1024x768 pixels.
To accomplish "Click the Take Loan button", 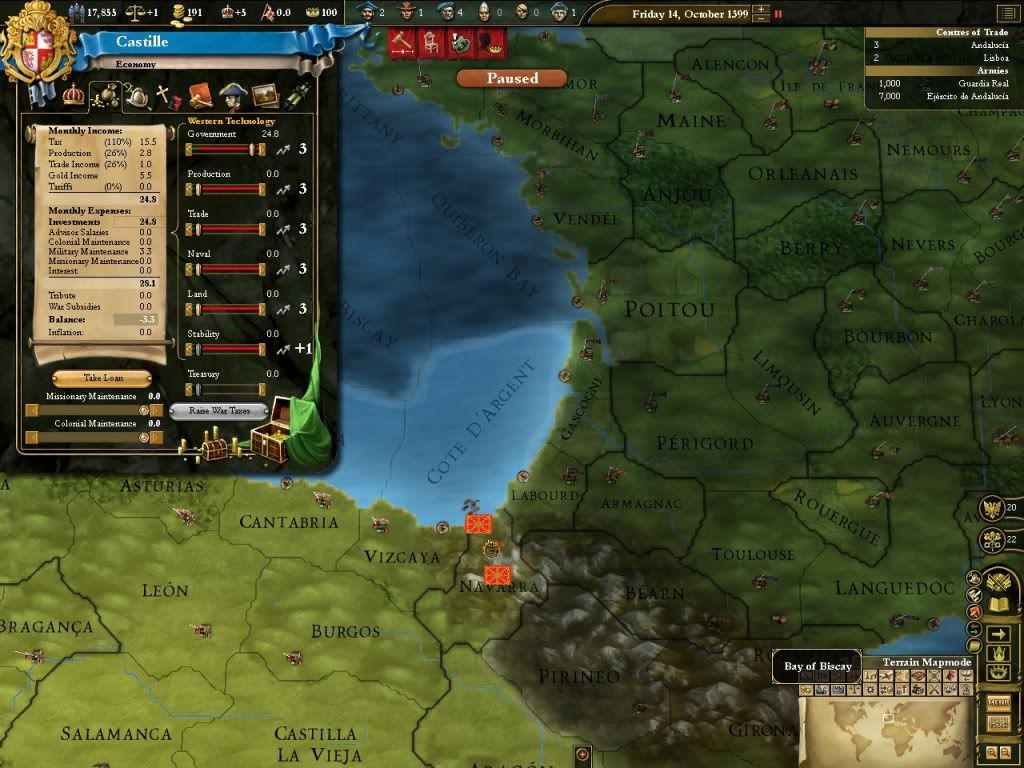I will (x=102, y=379).
